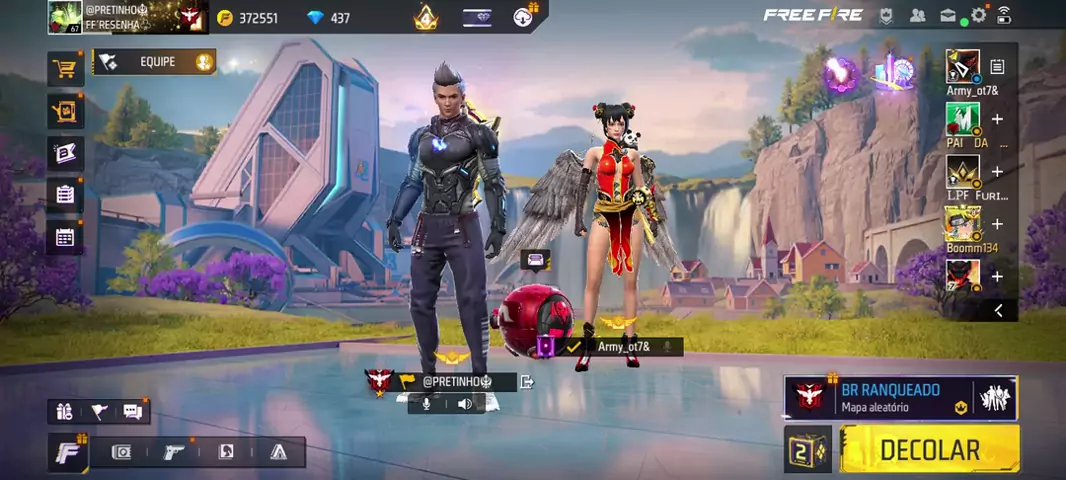1066x480 pixels.
Task: Open the weapons pistol menu
Action: [174, 452]
